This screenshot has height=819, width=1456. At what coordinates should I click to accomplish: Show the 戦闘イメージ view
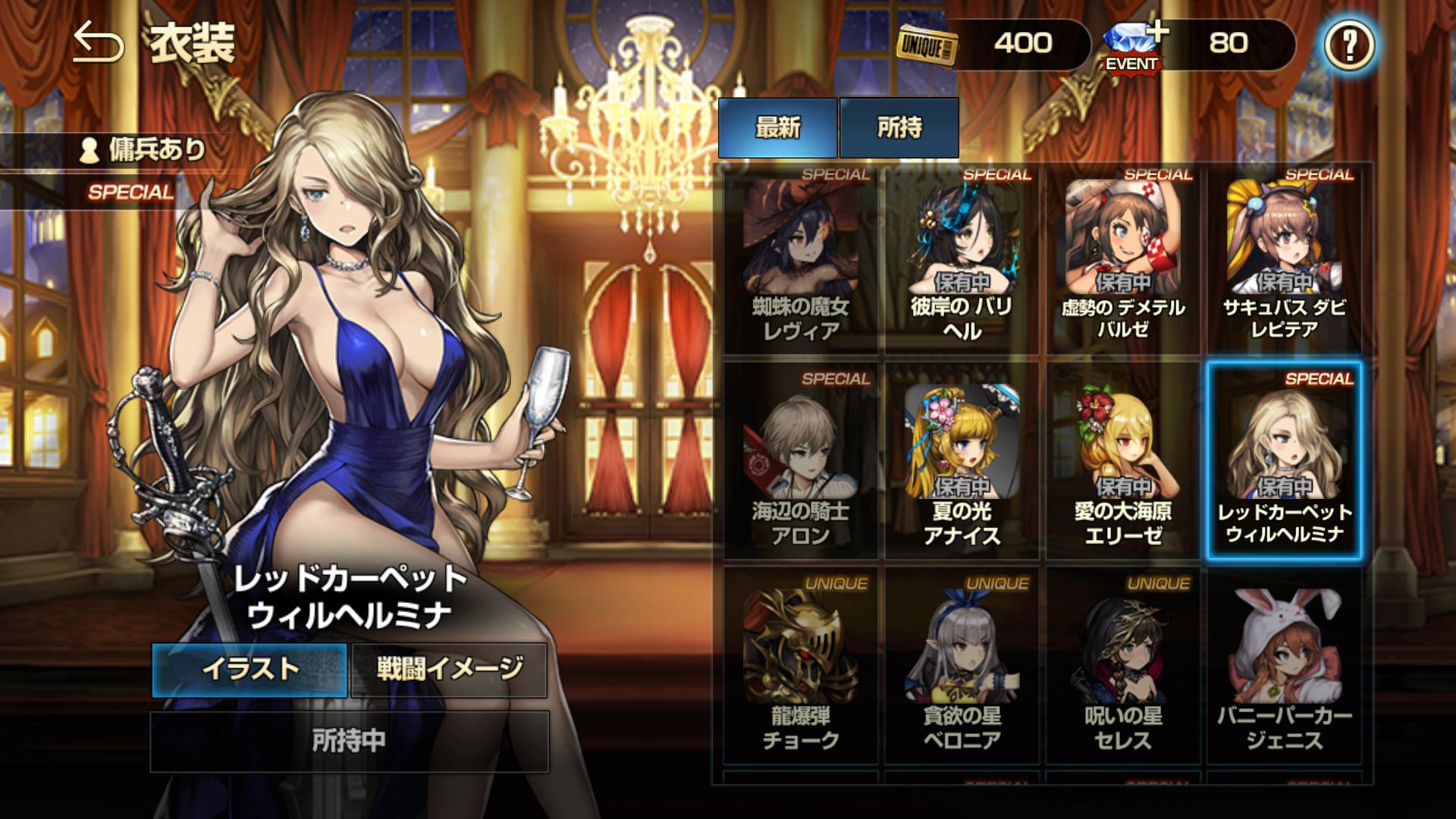(x=449, y=670)
